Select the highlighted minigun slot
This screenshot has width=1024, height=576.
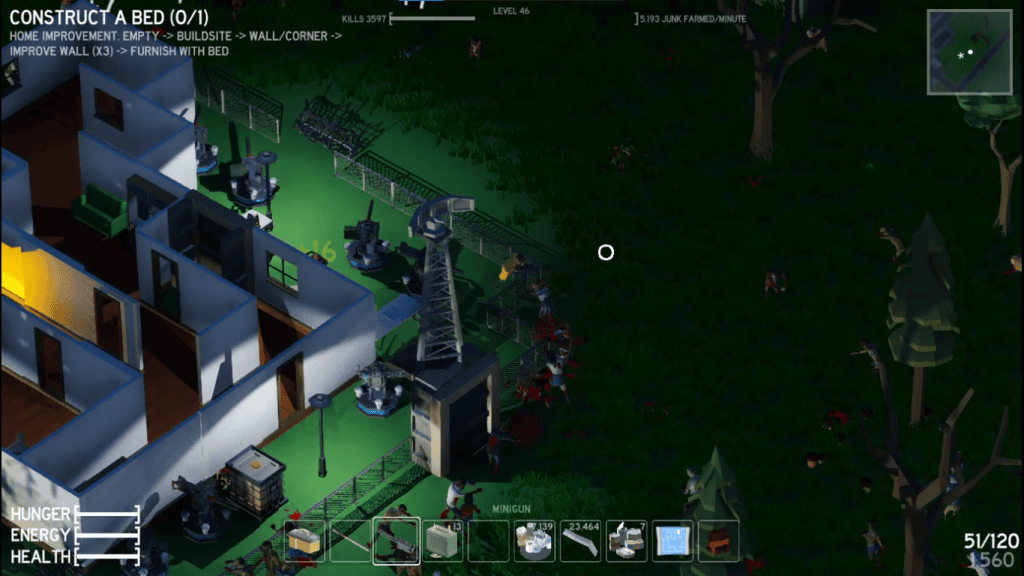(x=396, y=541)
